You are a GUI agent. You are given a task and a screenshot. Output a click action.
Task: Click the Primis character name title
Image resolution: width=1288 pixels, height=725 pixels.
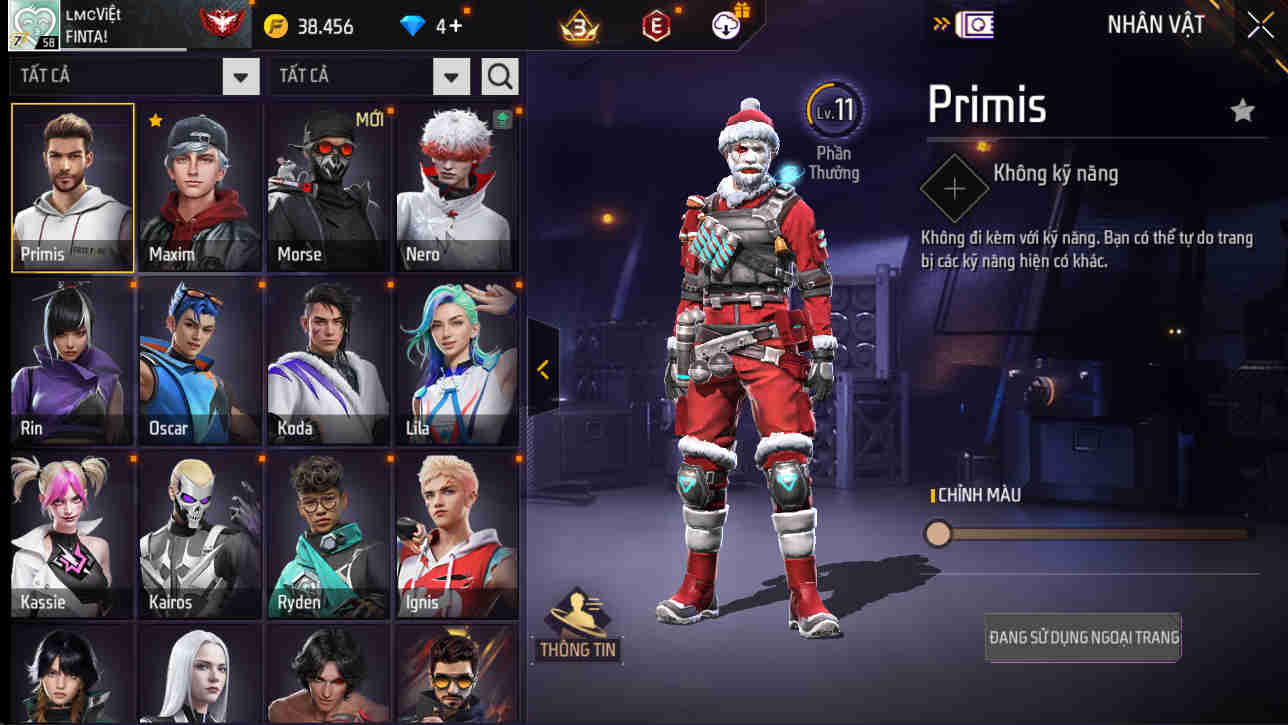pyautogui.click(x=986, y=104)
